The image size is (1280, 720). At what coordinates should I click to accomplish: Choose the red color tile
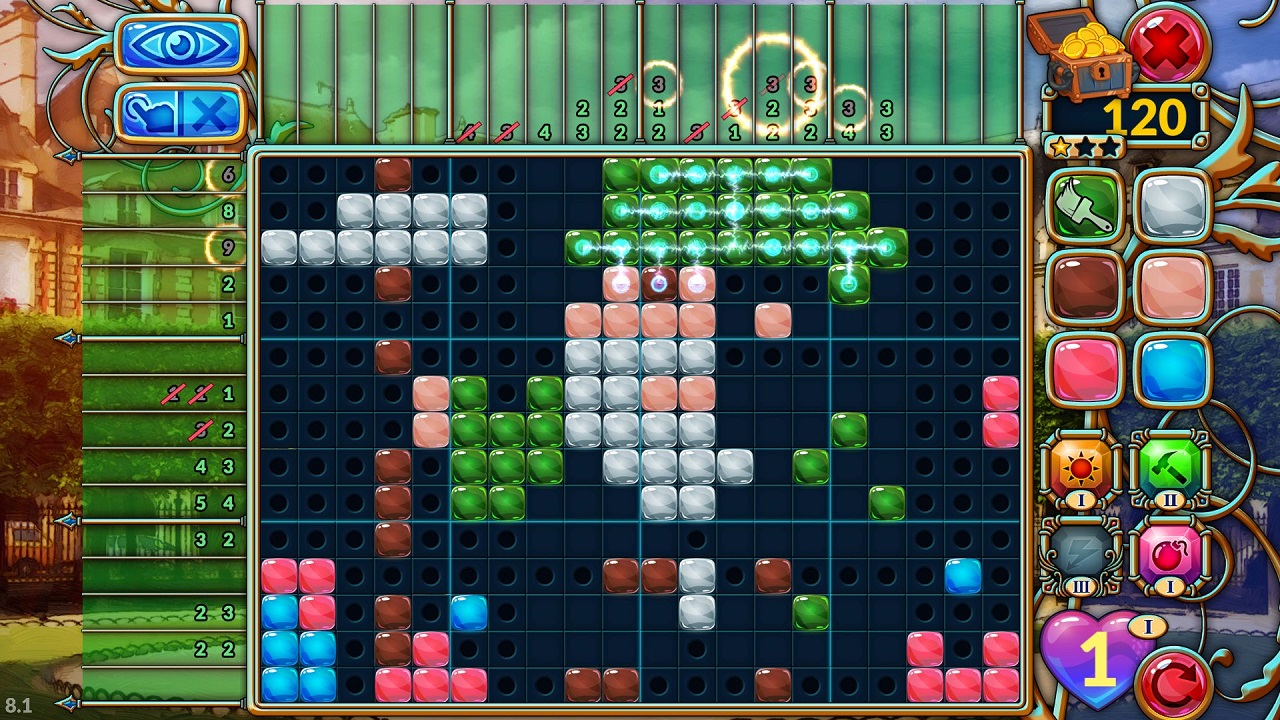[x=1084, y=369]
